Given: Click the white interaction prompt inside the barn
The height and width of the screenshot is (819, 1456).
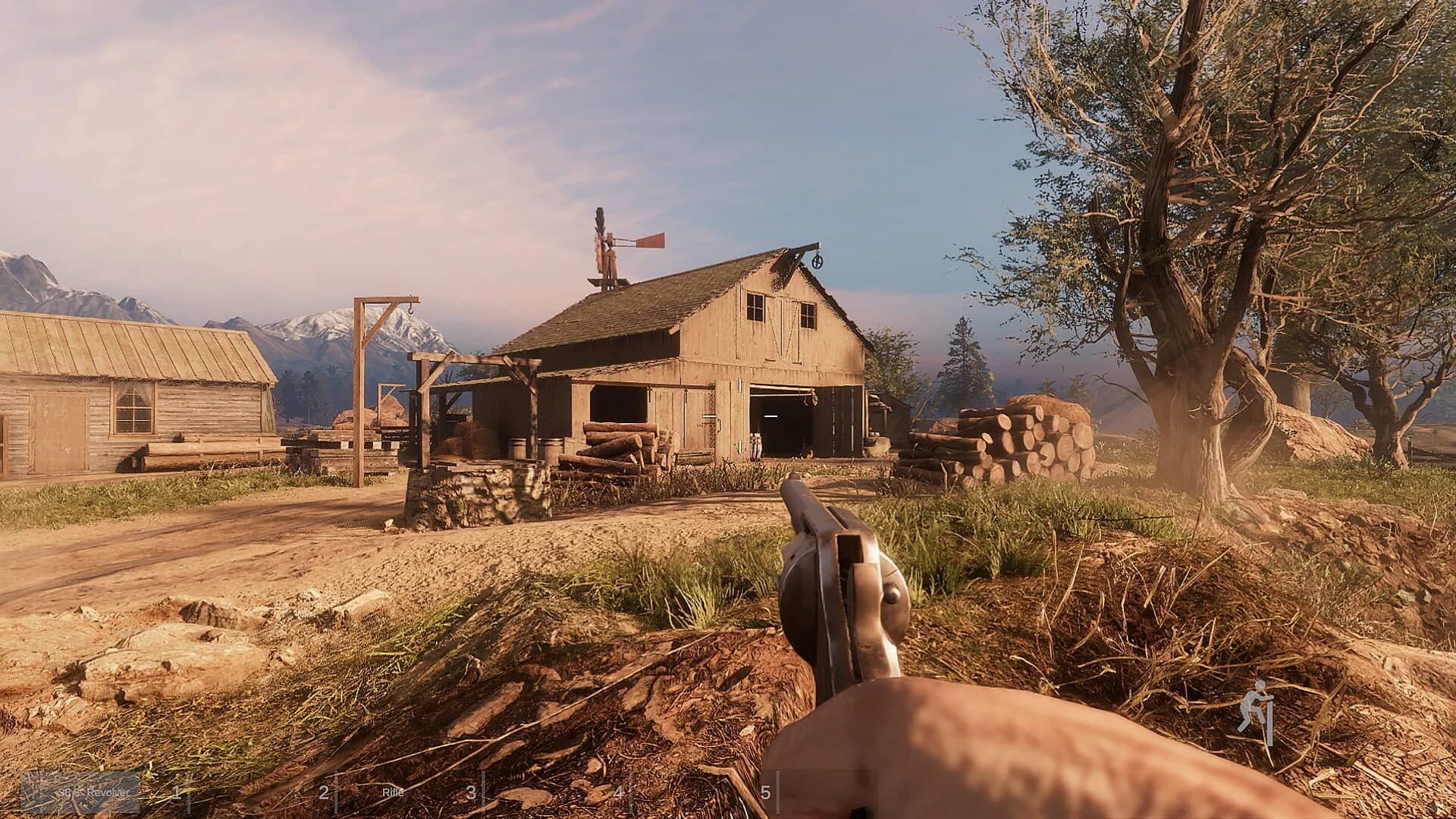Looking at the screenshot, I should coord(770,417).
